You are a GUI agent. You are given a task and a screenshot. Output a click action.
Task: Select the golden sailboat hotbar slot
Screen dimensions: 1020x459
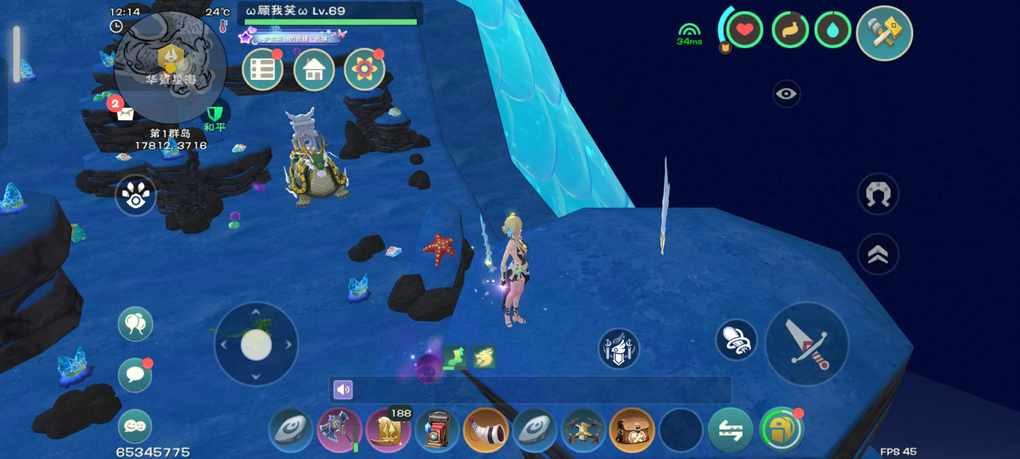coord(387,430)
